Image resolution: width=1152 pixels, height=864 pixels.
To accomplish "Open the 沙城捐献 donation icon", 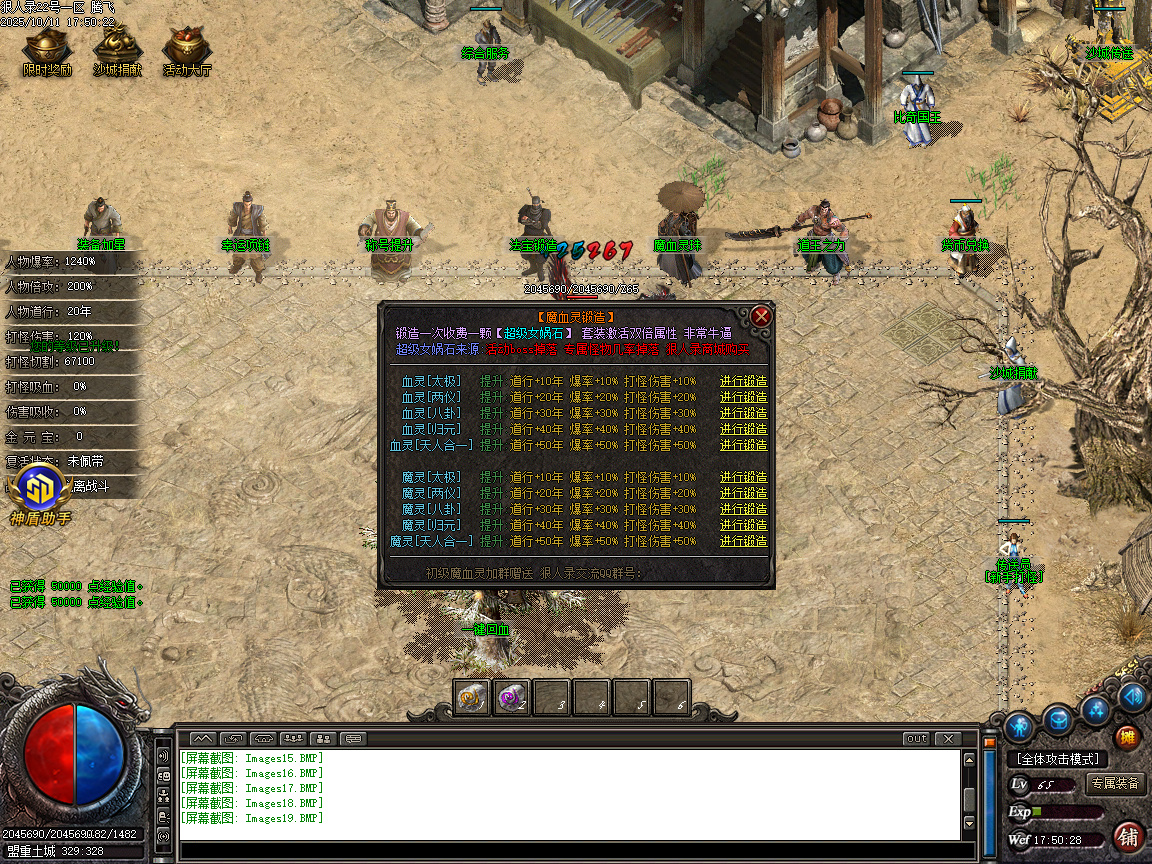I will pyautogui.click(x=117, y=50).
